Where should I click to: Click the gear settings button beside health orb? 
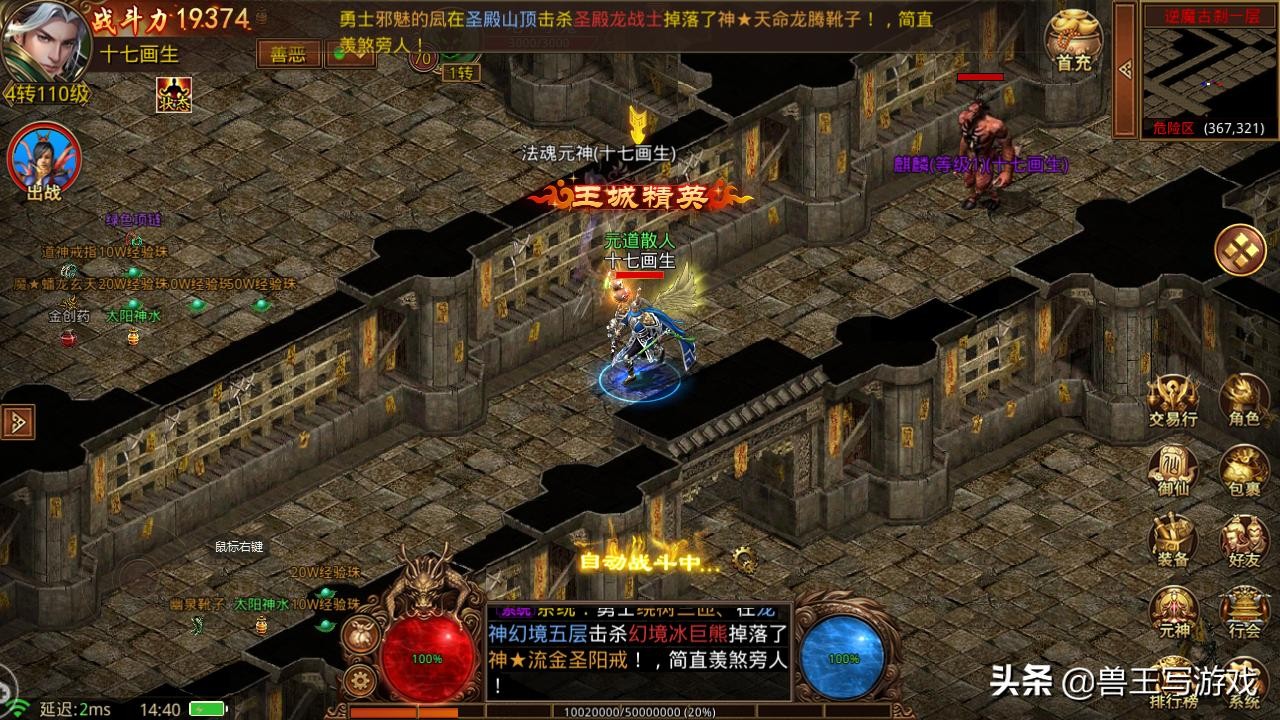(x=359, y=681)
